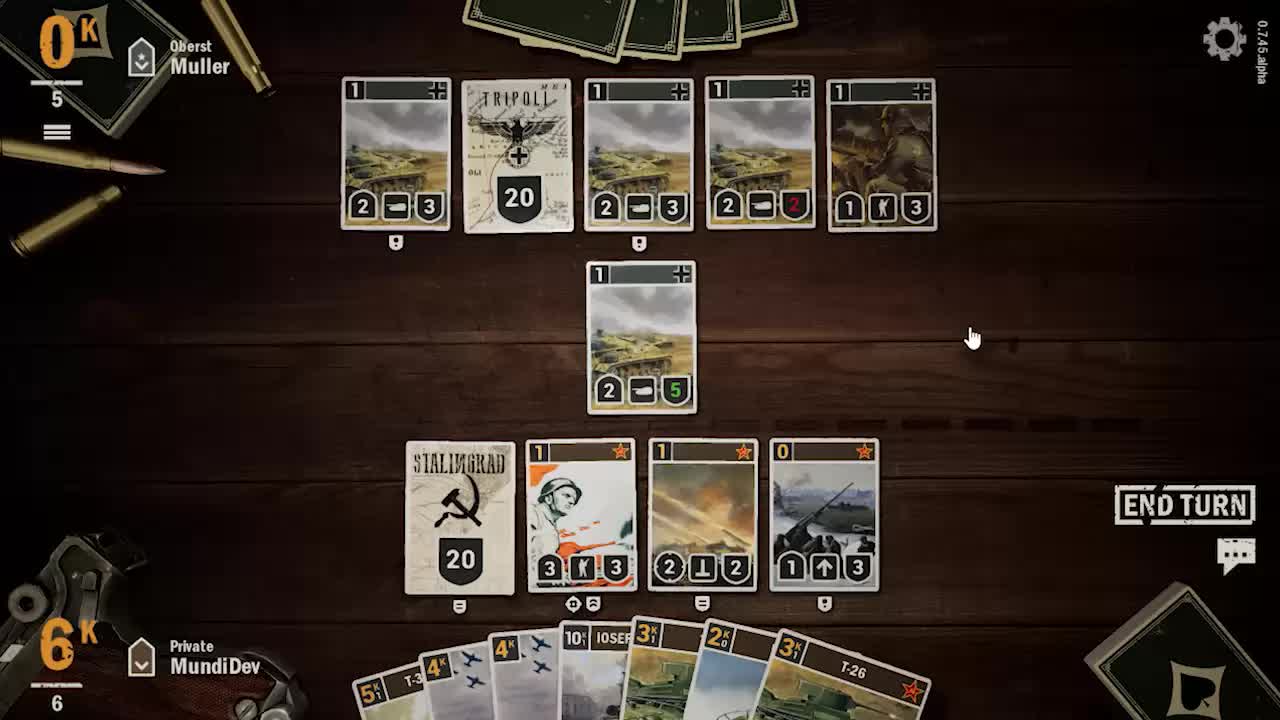The height and width of the screenshot is (720, 1280).
Task: Select the Tripoli headquarters card
Action: pyautogui.click(x=517, y=155)
